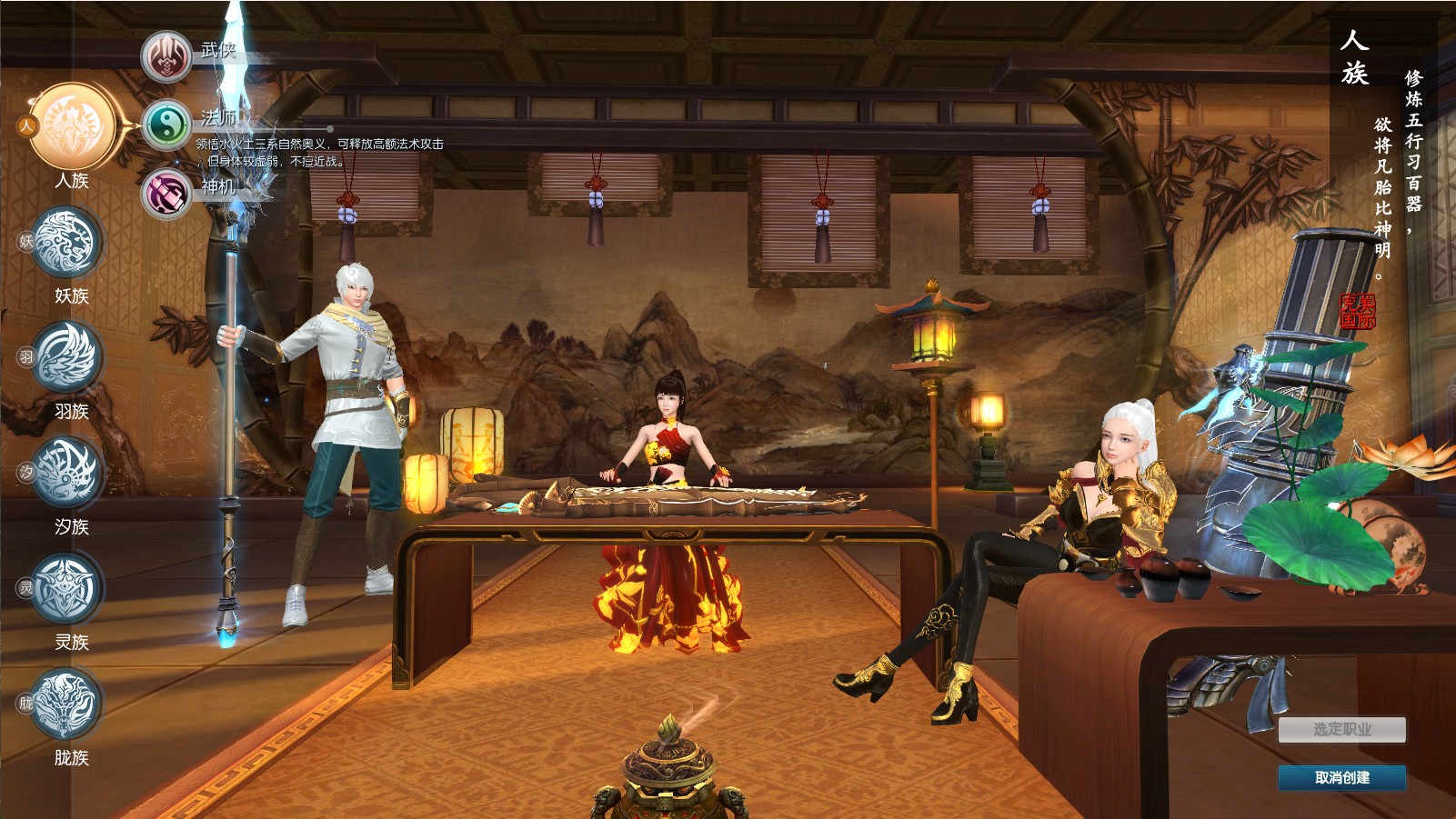Select the 汐族 race emblem
The width and height of the screenshot is (1456, 819).
pyautogui.click(x=65, y=473)
